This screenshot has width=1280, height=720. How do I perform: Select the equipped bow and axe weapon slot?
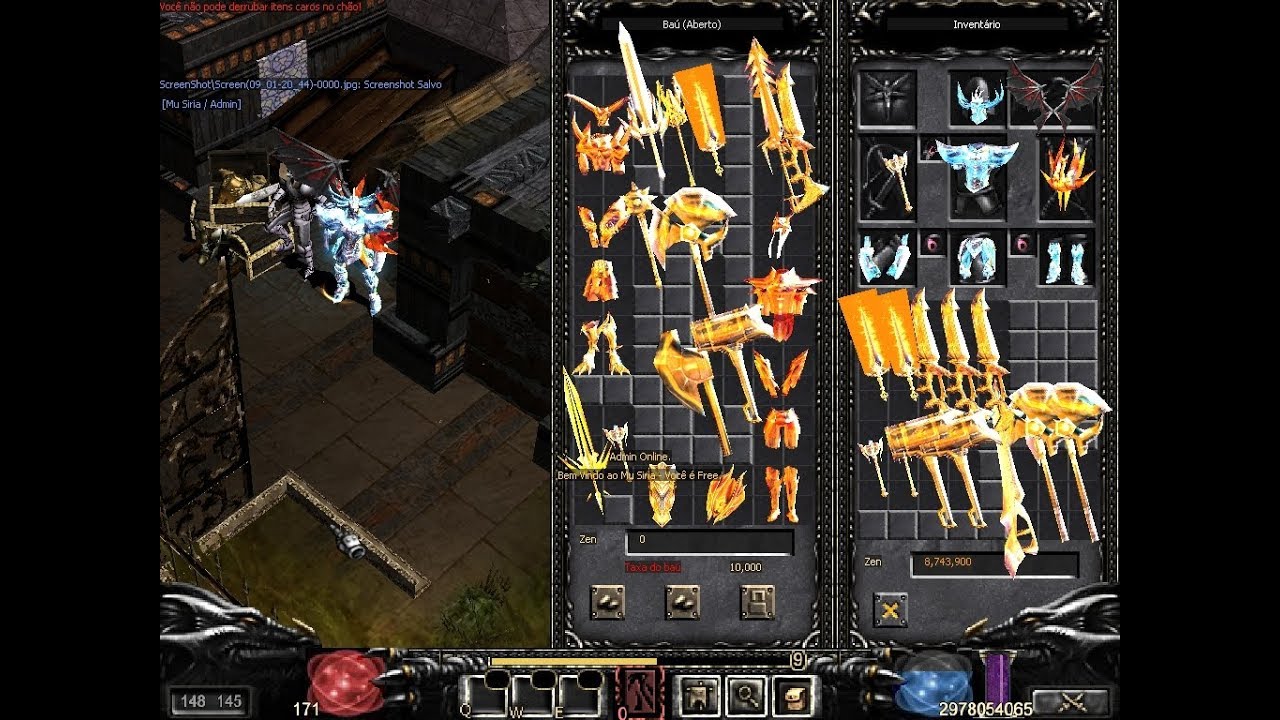point(887,177)
